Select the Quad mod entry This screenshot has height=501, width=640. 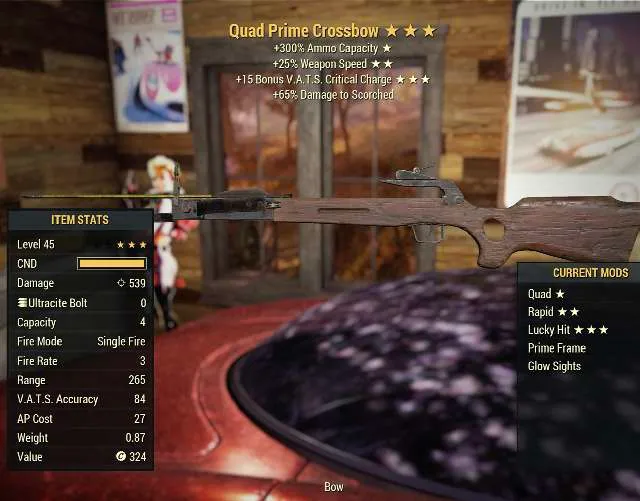(547, 294)
